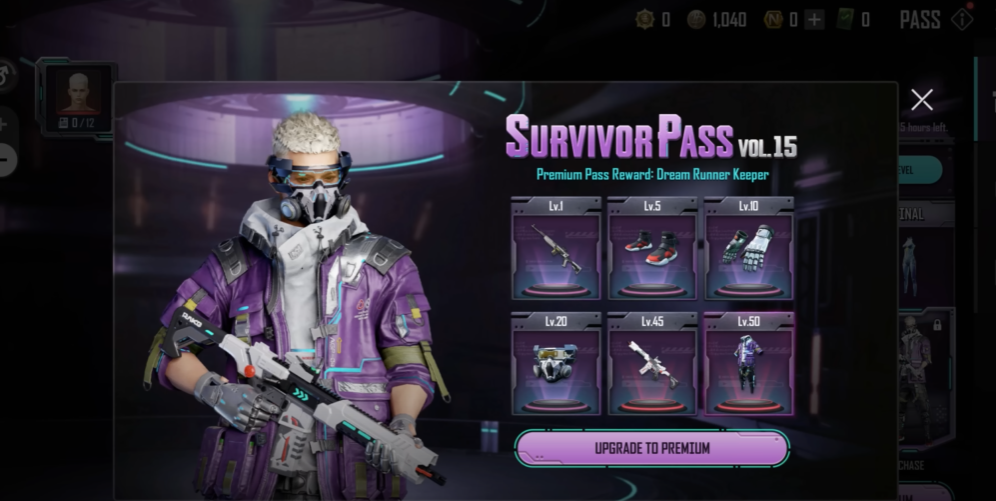Select the Lv.5 sneakers reward tile
The width and height of the screenshot is (996, 501).
point(652,249)
